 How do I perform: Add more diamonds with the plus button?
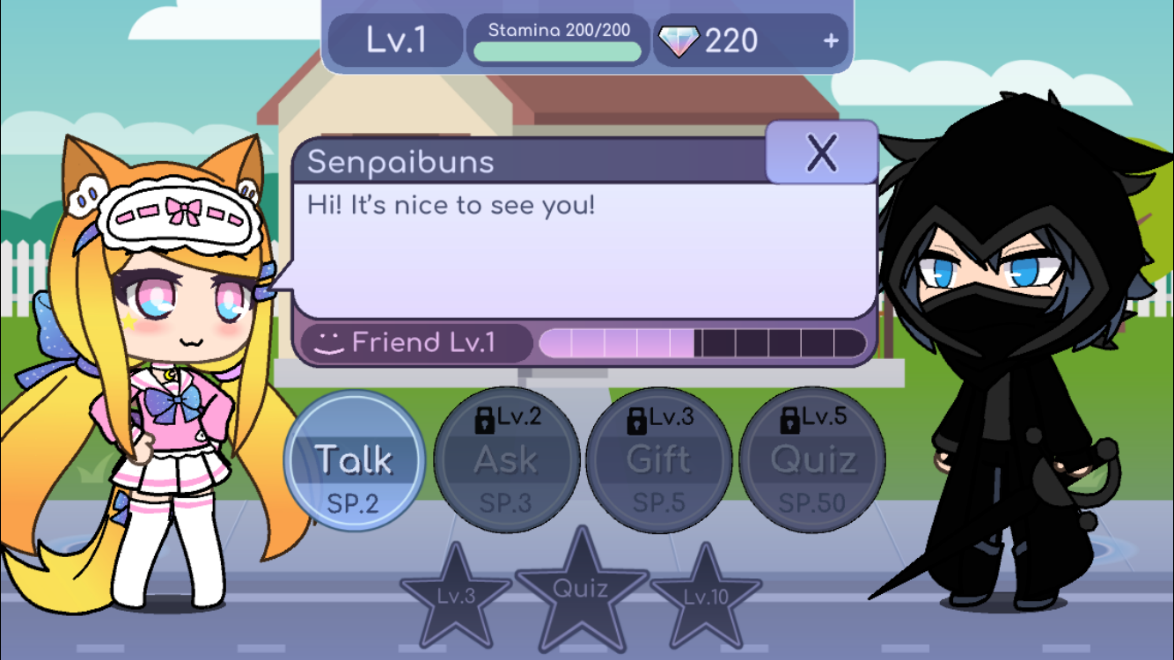(830, 41)
